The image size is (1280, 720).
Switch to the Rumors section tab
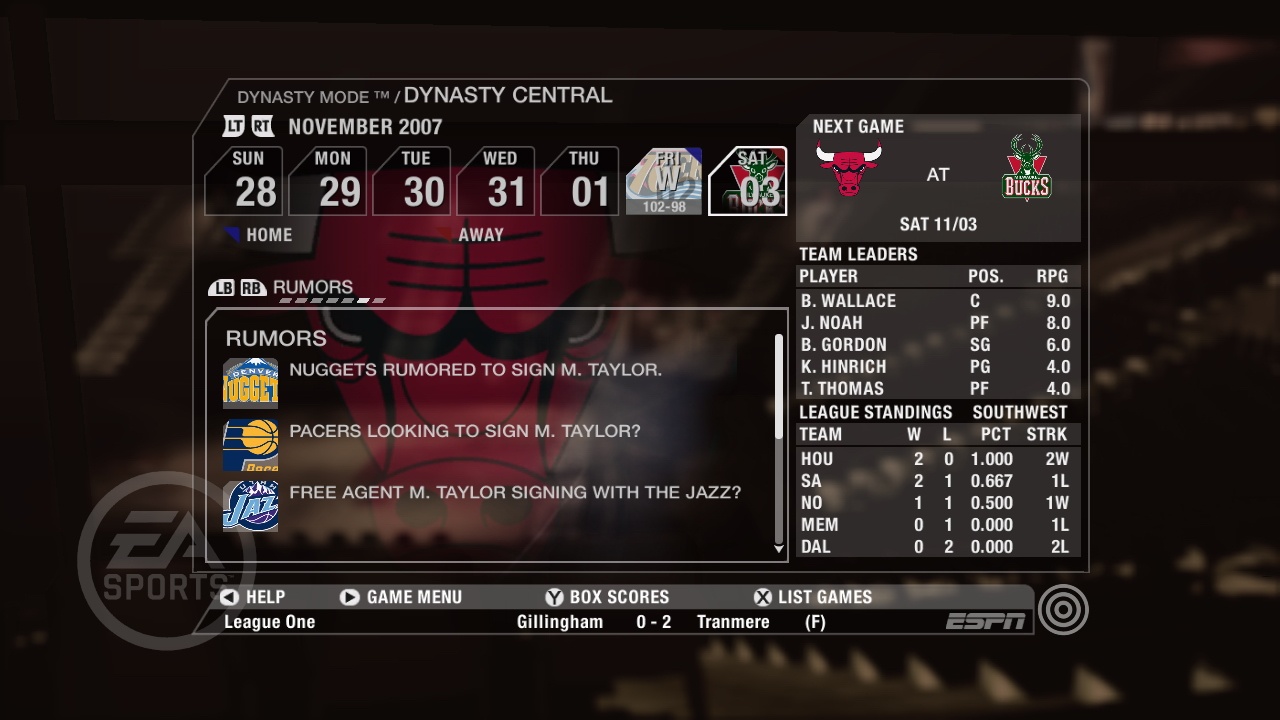pos(312,287)
